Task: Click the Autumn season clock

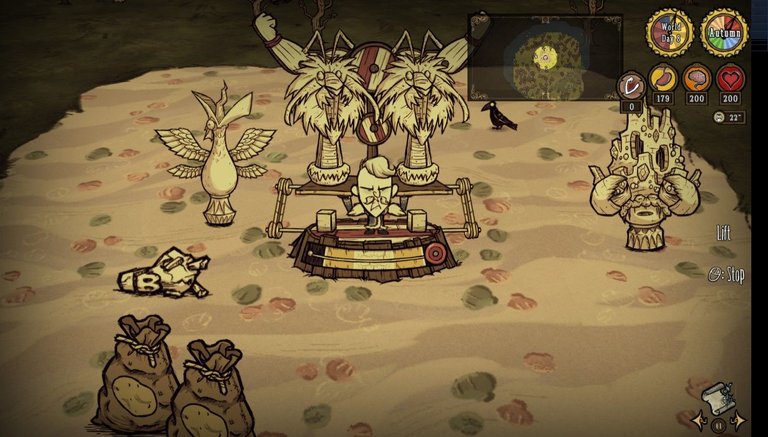Action: pyautogui.click(x=724, y=33)
